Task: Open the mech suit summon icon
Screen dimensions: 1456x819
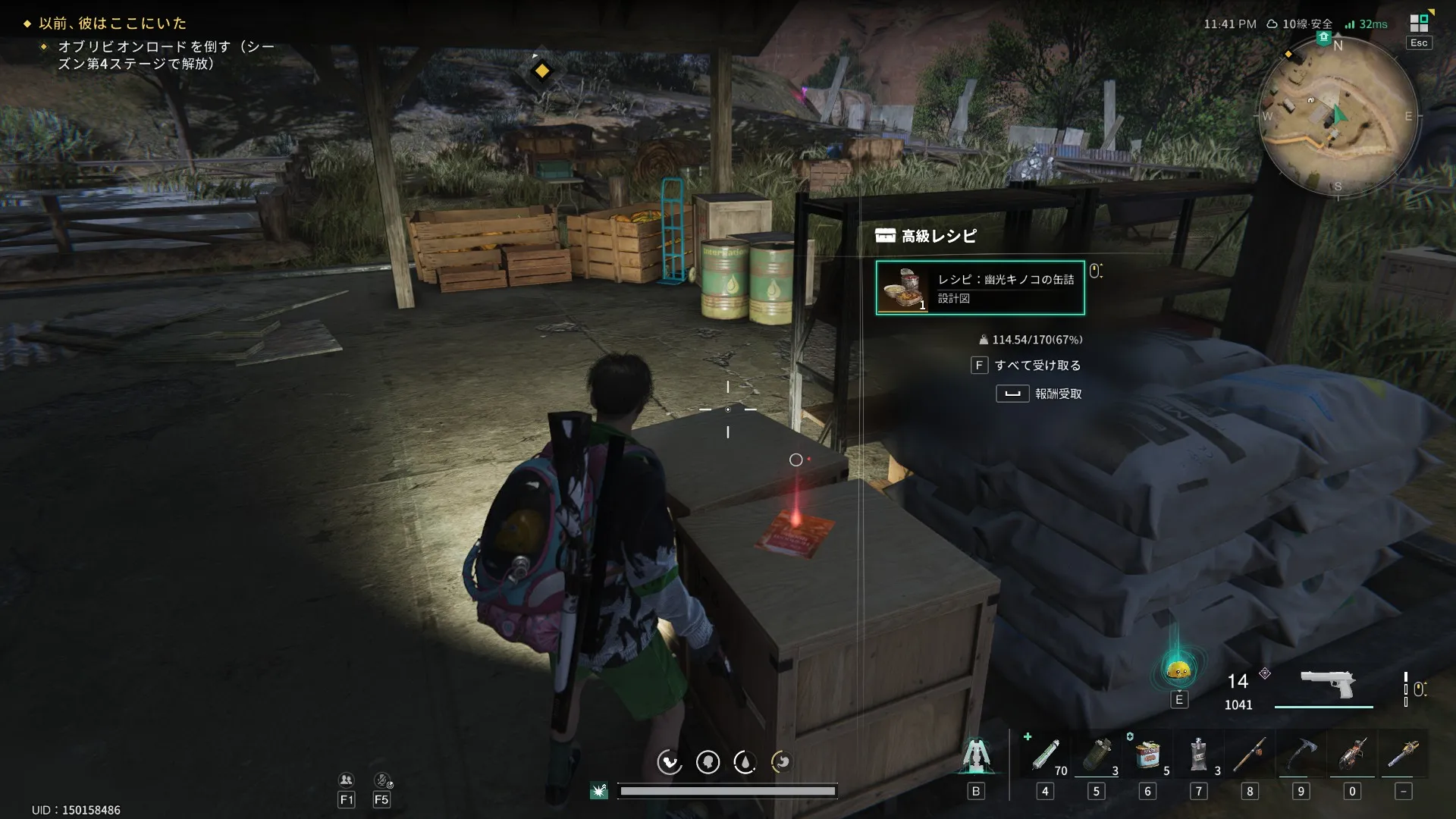Action: click(x=976, y=755)
